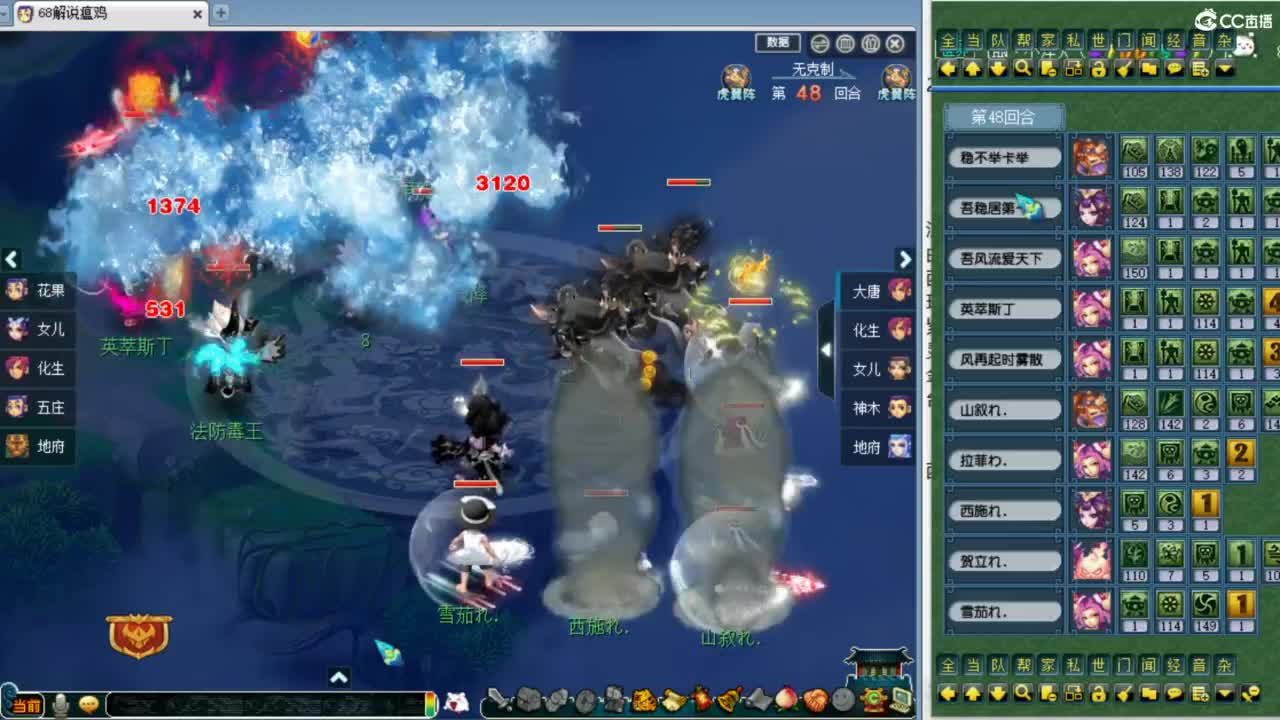Collapse the right panel using the arrow chevron
Viewport: 1280px width, 720px height.
(904, 259)
